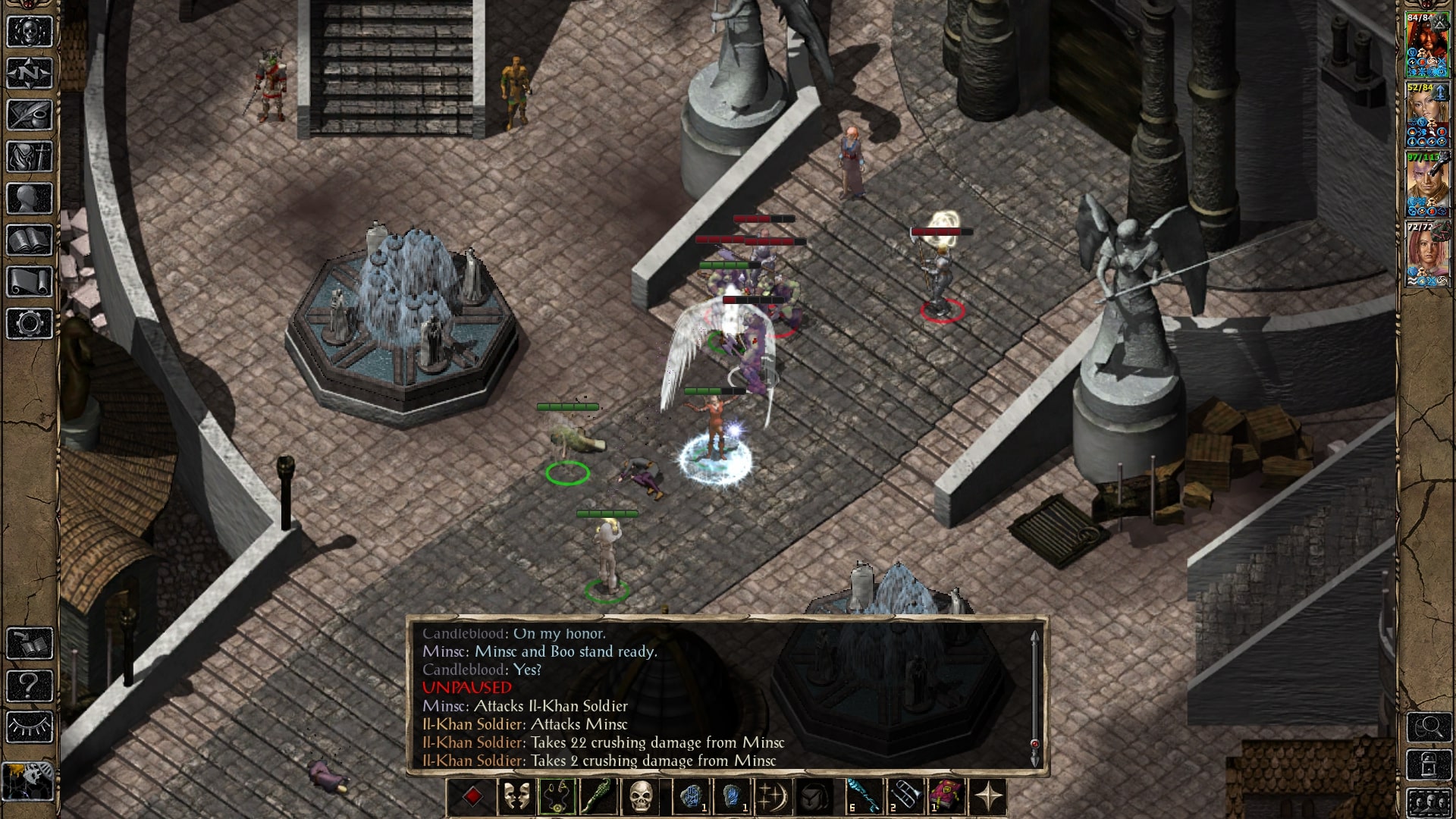
Task: Open the character record head icon
Action: (30, 199)
